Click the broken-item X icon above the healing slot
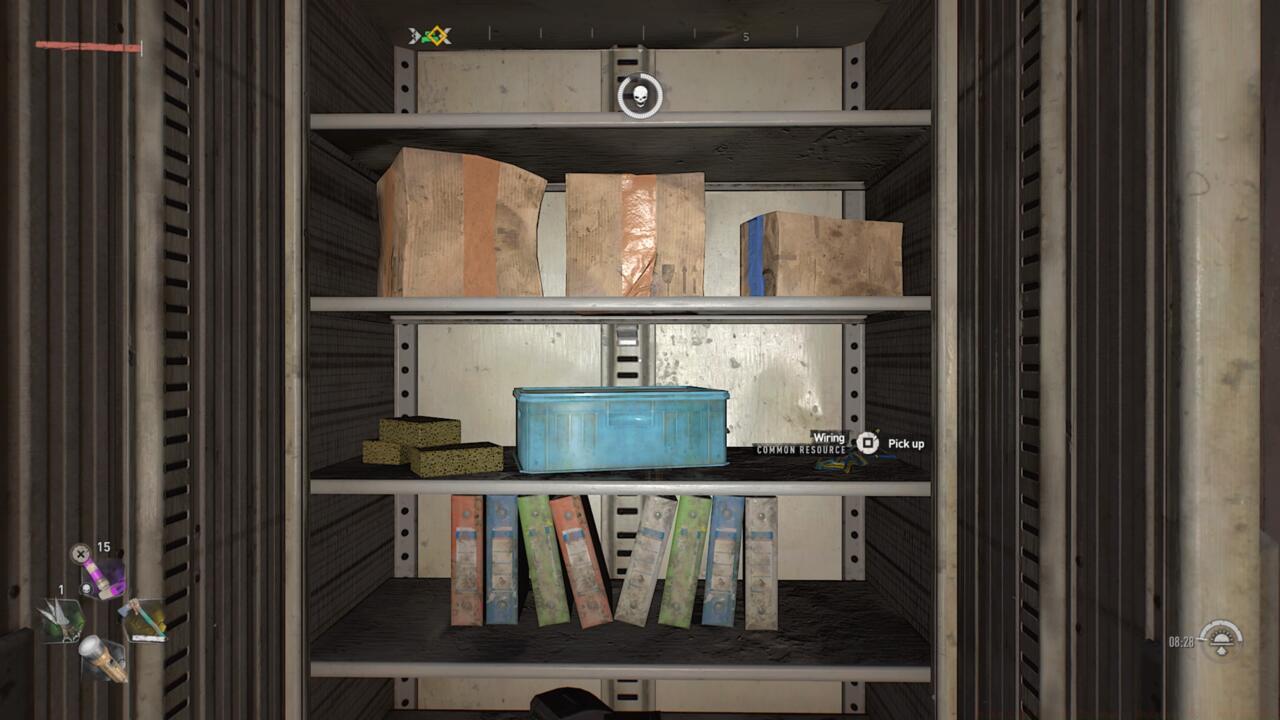 80,554
